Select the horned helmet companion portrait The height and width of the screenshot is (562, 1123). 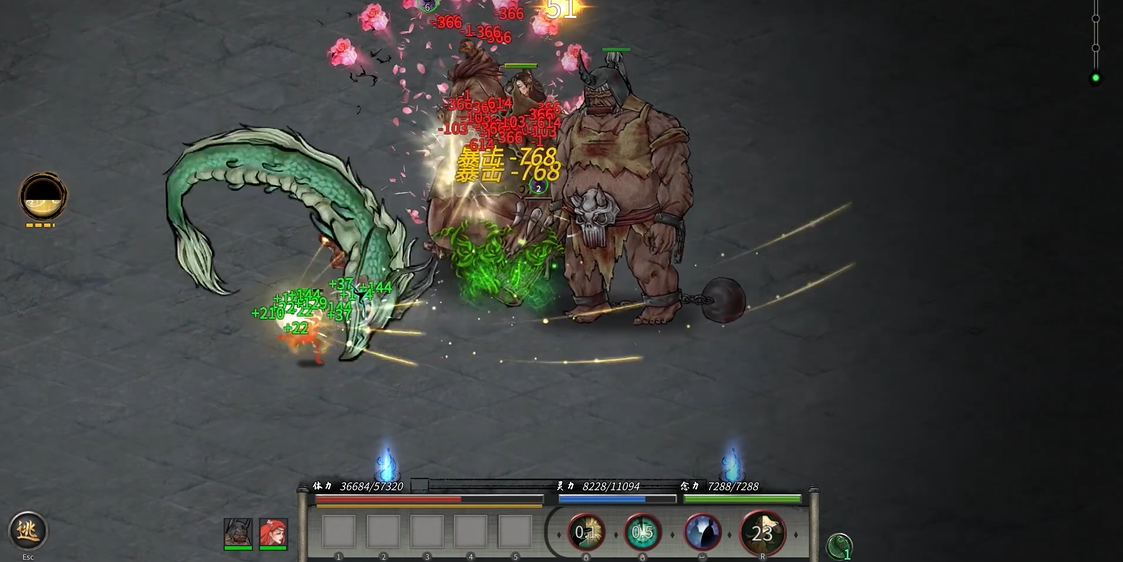click(x=238, y=532)
